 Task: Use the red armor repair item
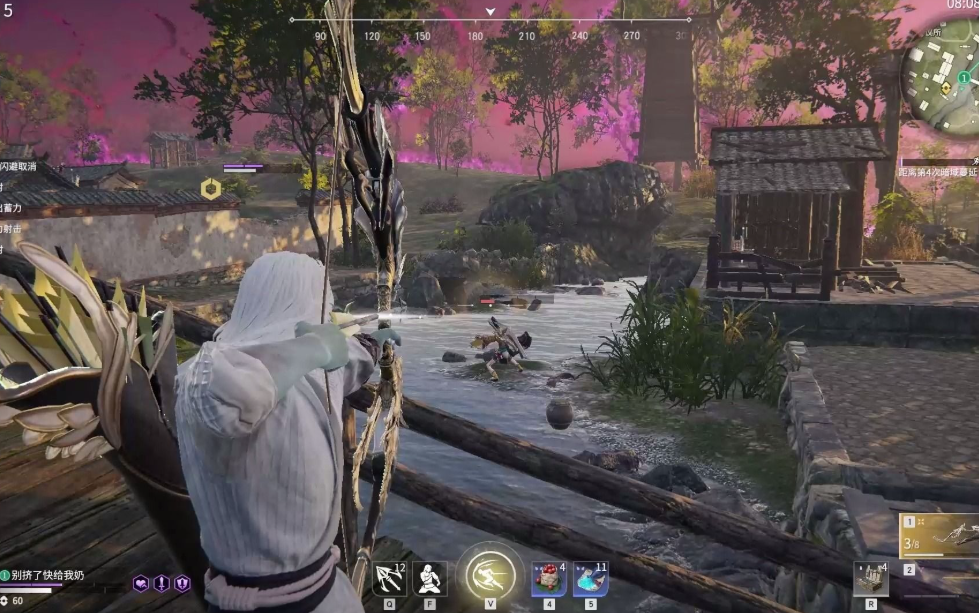click(548, 579)
